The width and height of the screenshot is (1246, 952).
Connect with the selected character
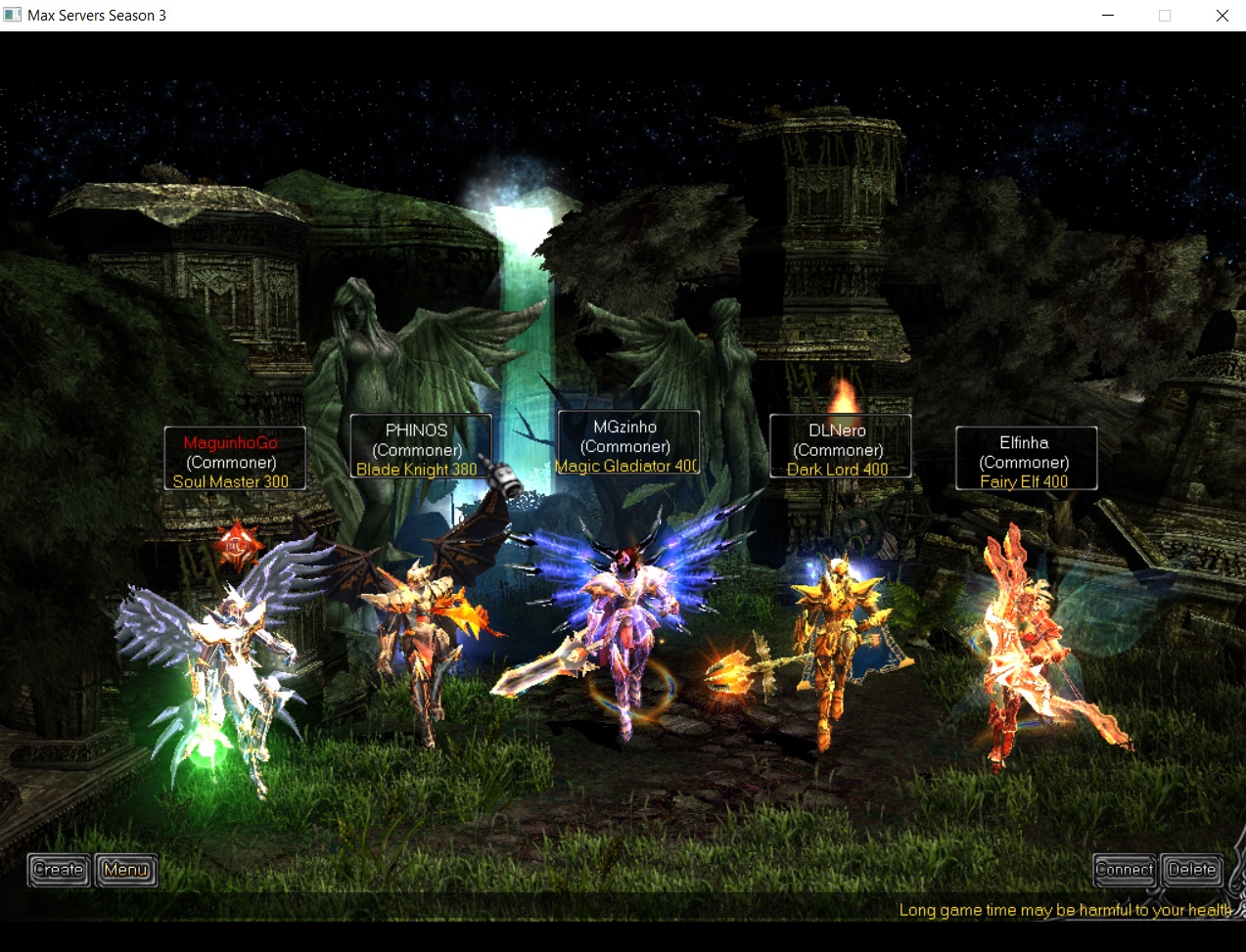click(1124, 869)
